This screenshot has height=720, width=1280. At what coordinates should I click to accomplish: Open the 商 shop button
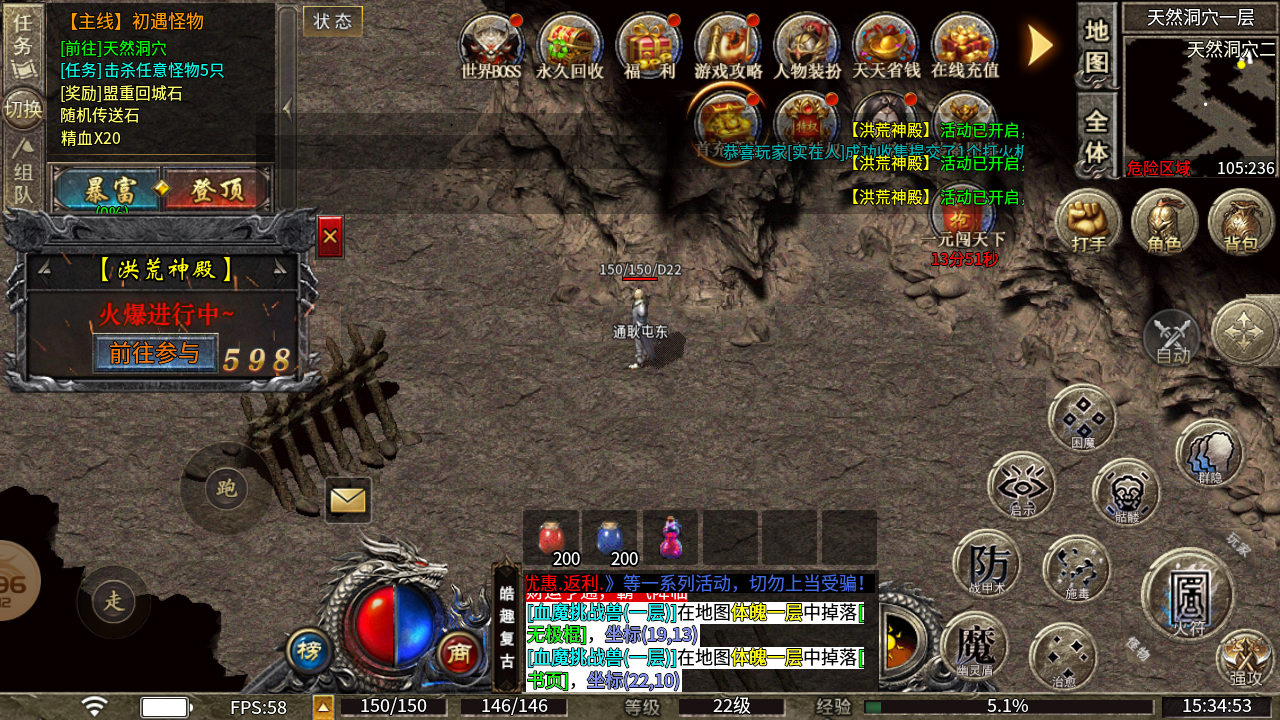pyautogui.click(x=459, y=653)
